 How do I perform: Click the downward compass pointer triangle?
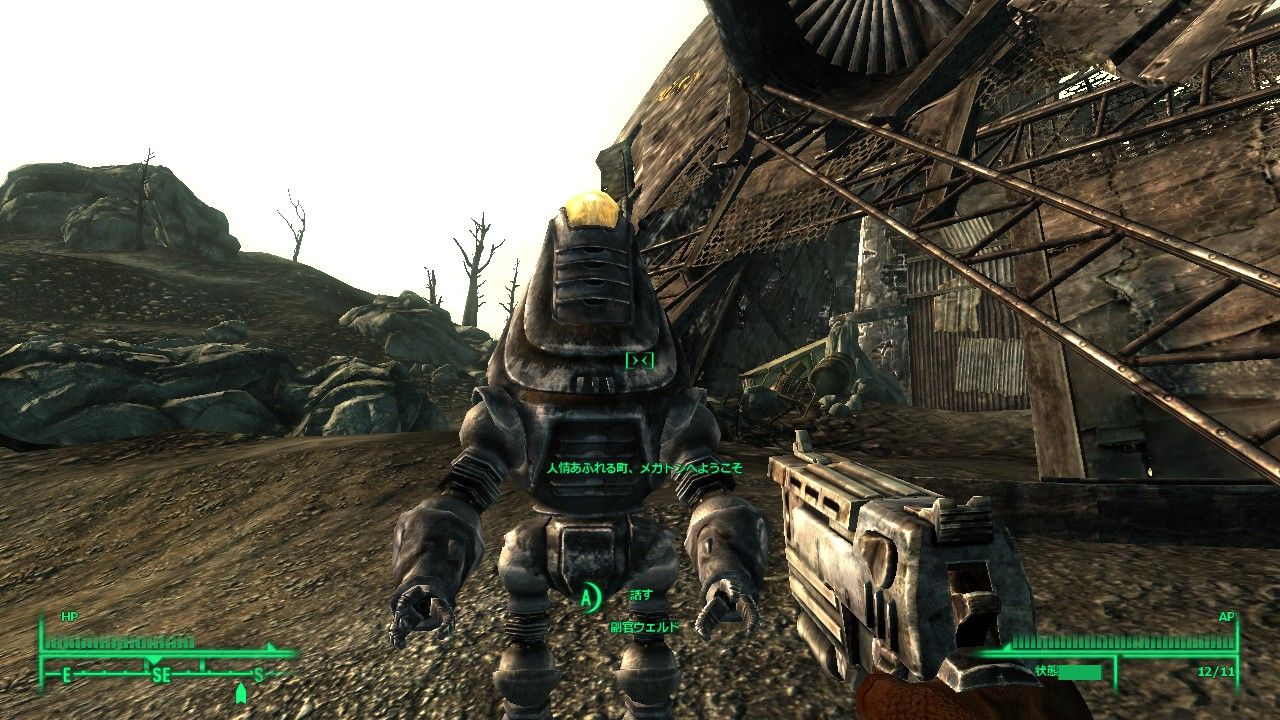click(153, 661)
